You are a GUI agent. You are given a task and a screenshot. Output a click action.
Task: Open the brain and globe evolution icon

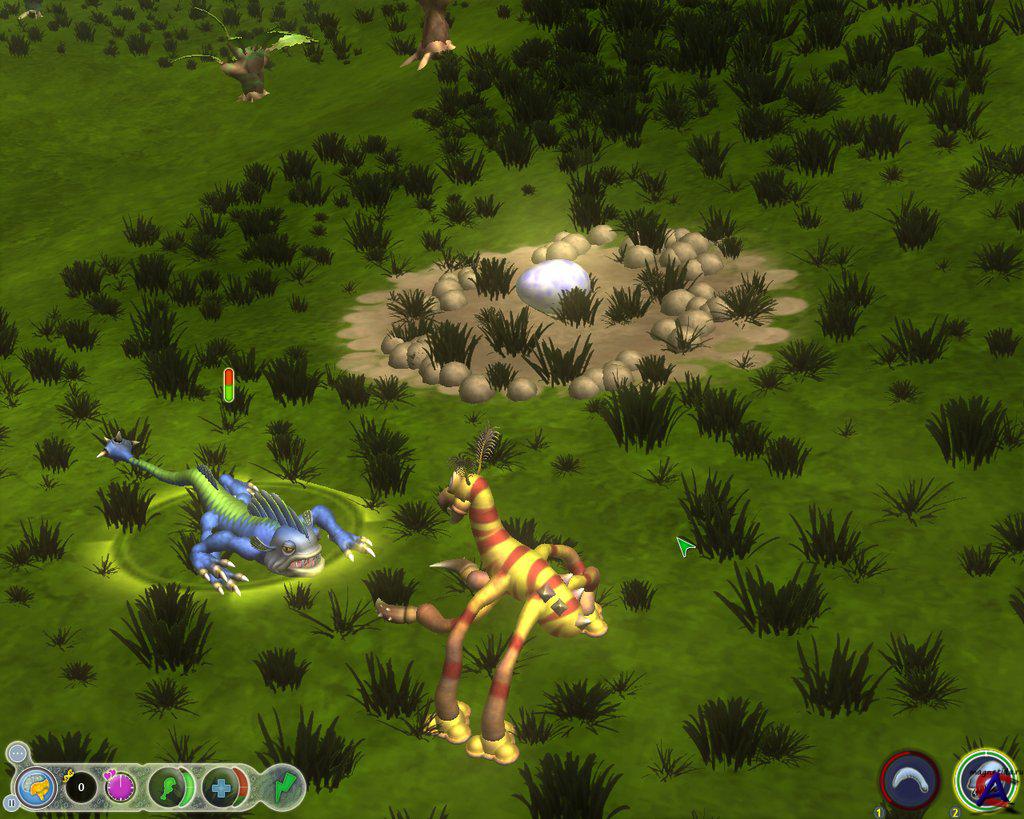(36, 787)
